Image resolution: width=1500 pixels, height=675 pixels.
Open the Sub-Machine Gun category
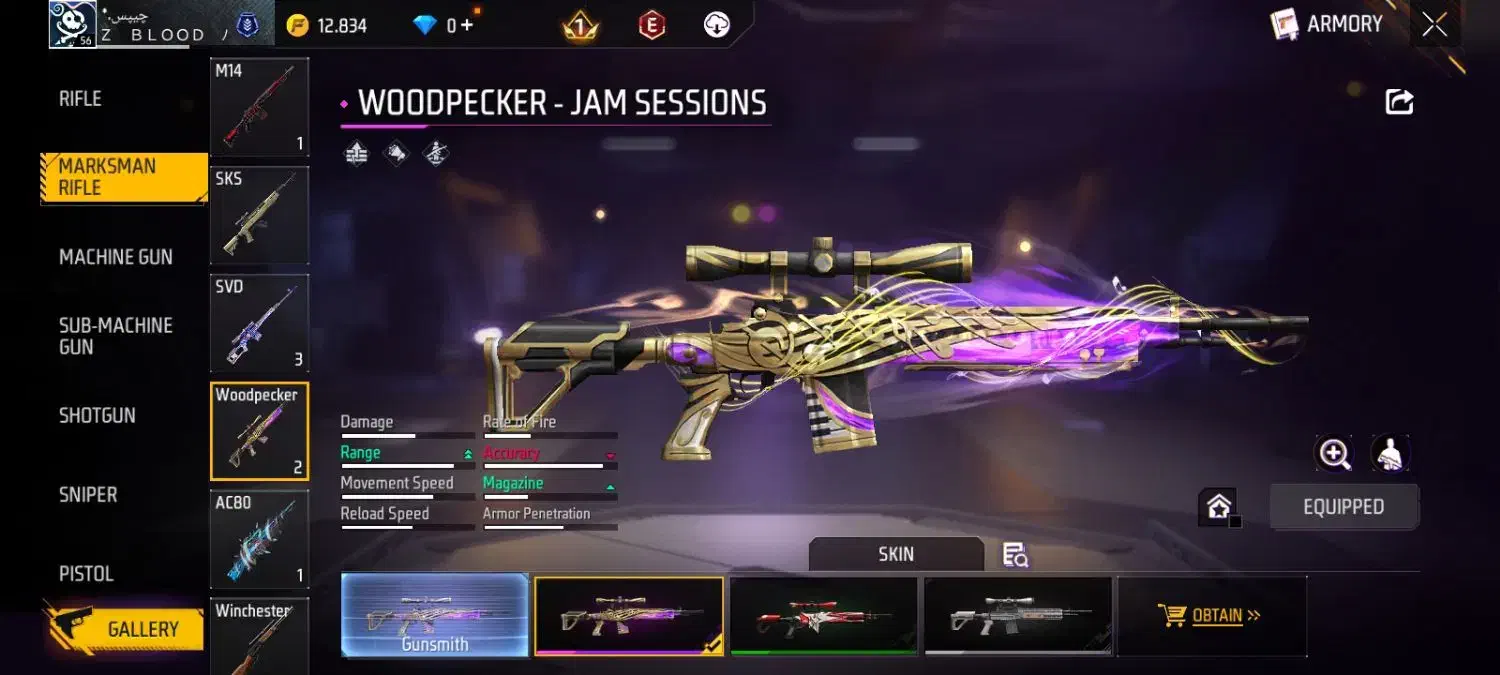pyautogui.click(x=115, y=336)
